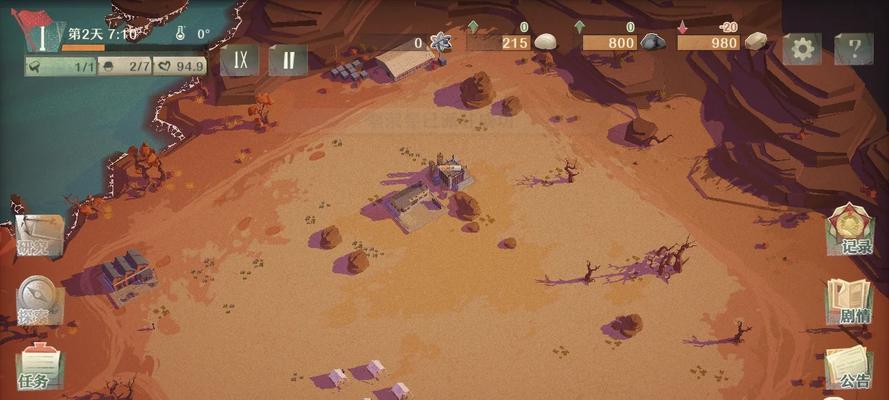Open the 研究 research panel
The height and width of the screenshot is (400, 889).
pyautogui.click(x=38, y=236)
